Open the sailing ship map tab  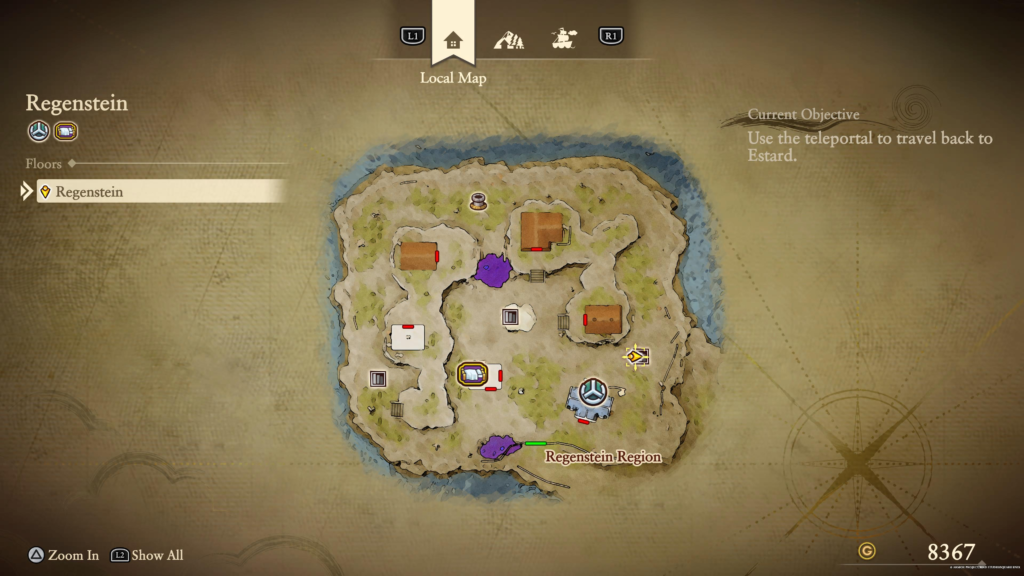tap(564, 39)
